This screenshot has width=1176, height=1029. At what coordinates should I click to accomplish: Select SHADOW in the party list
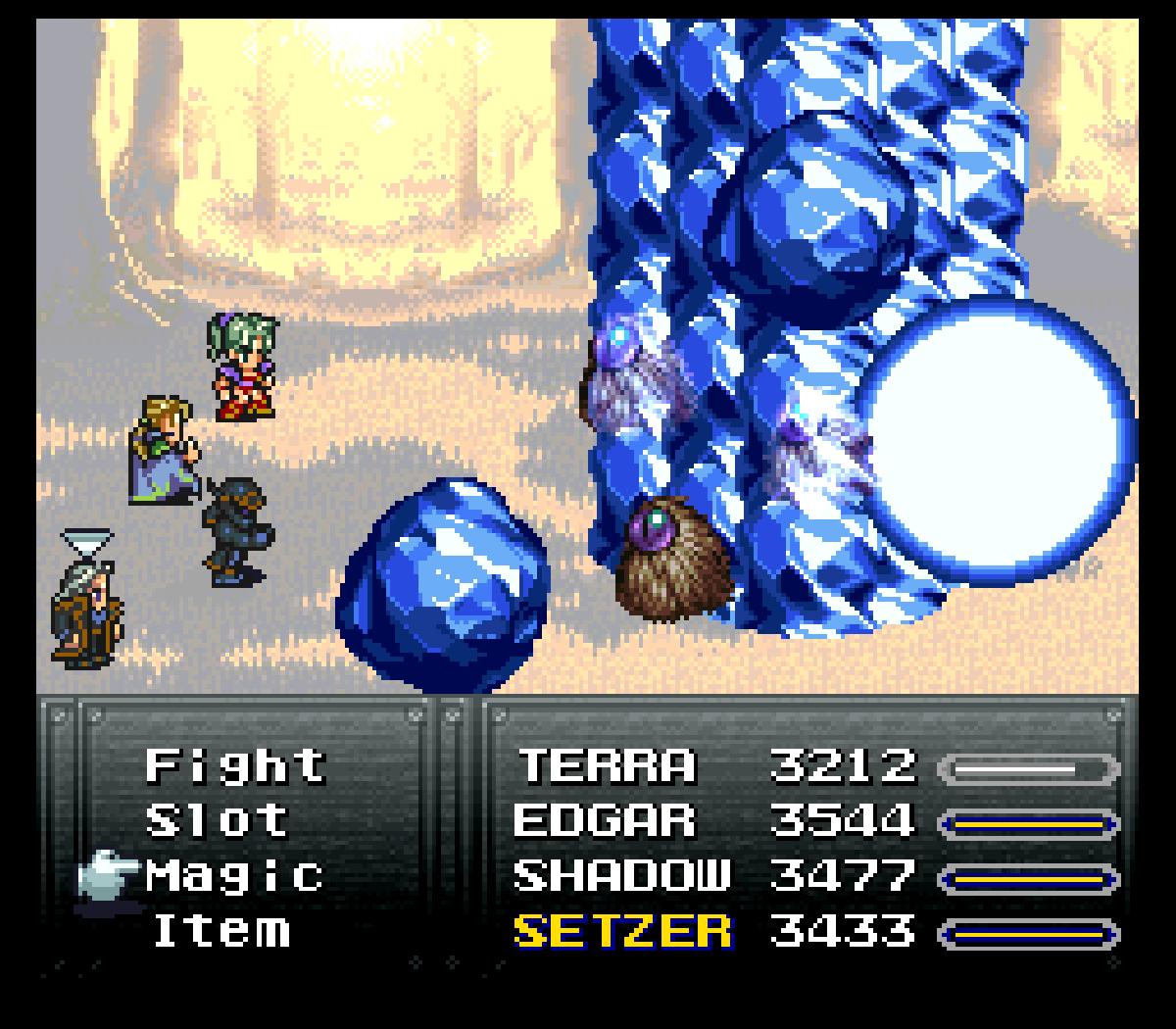[x=621, y=875]
